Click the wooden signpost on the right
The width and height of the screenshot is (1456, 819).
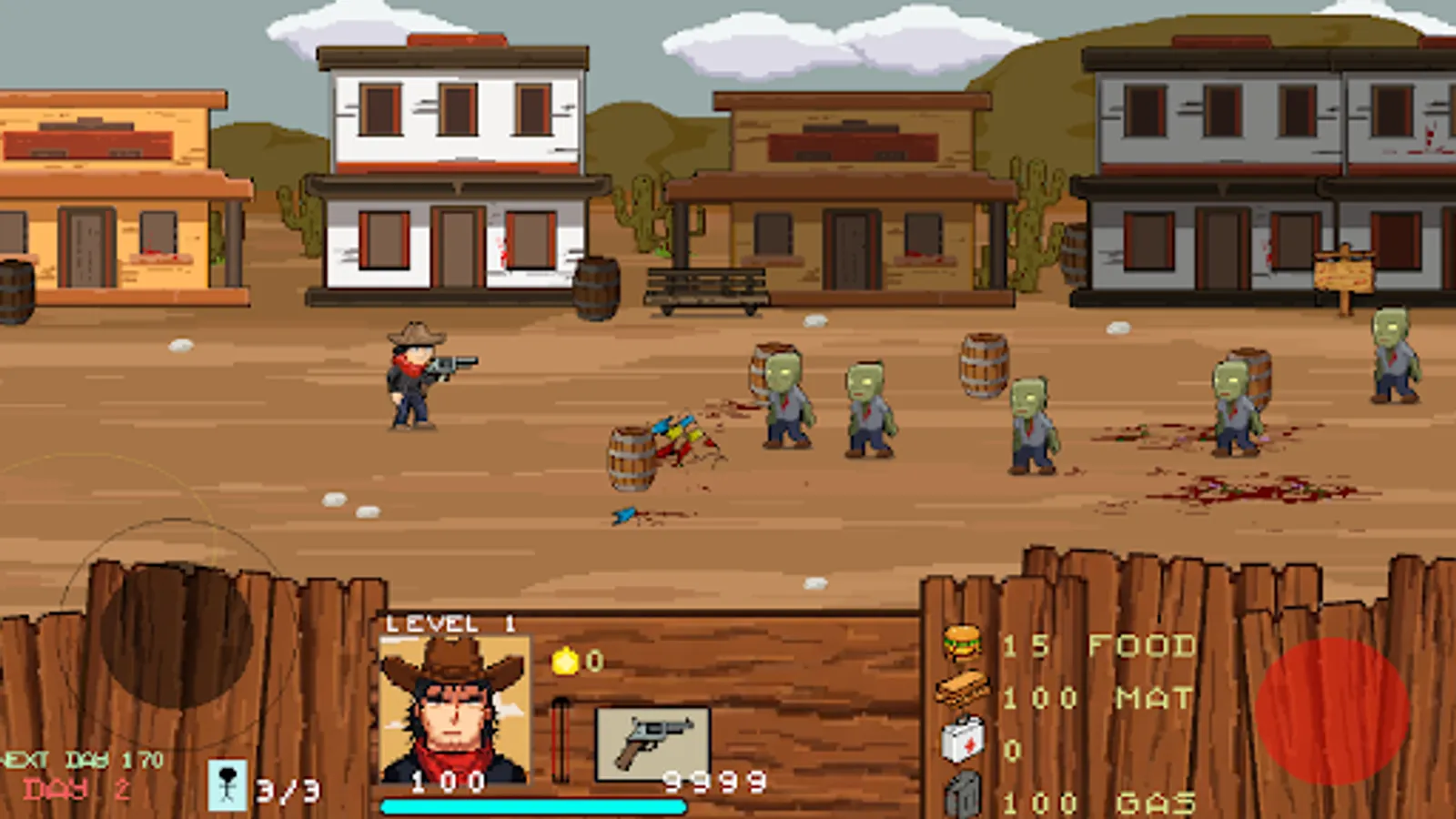1344,273
